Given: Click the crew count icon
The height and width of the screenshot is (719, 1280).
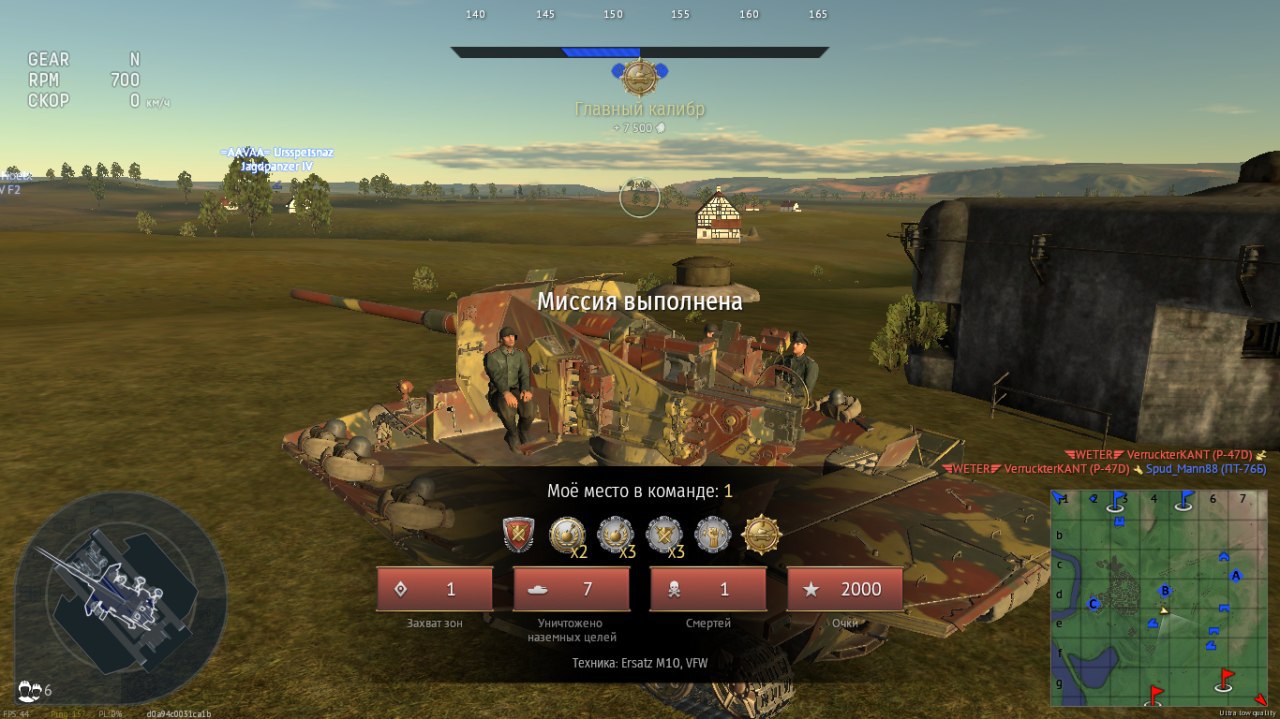Looking at the screenshot, I should click(x=31, y=690).
